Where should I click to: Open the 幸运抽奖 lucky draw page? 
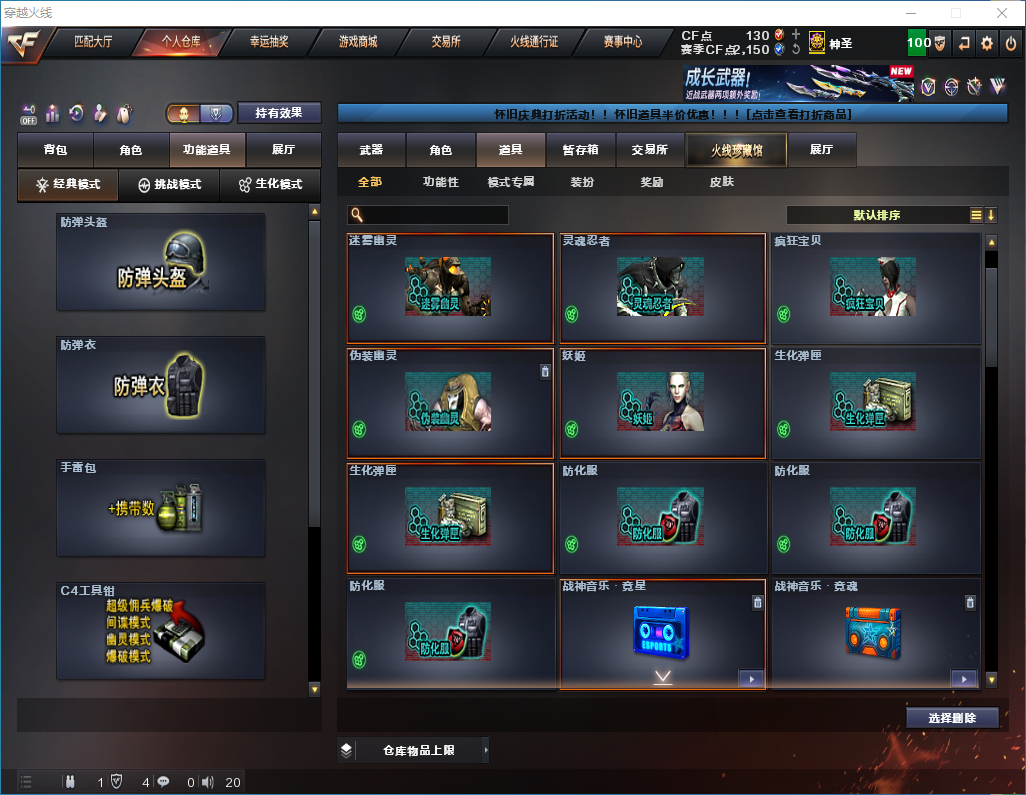click(269, 42)
